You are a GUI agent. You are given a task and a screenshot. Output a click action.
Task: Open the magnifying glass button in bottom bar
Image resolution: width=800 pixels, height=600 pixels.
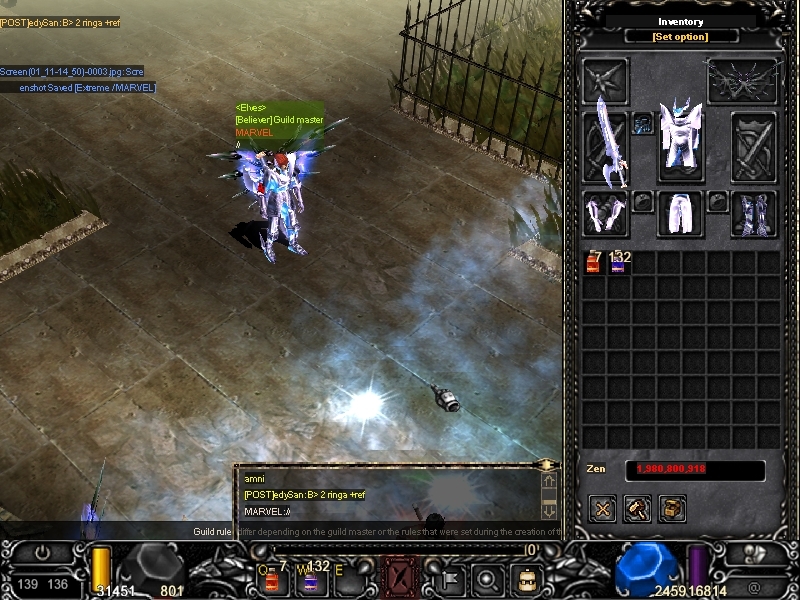(488, 578)
